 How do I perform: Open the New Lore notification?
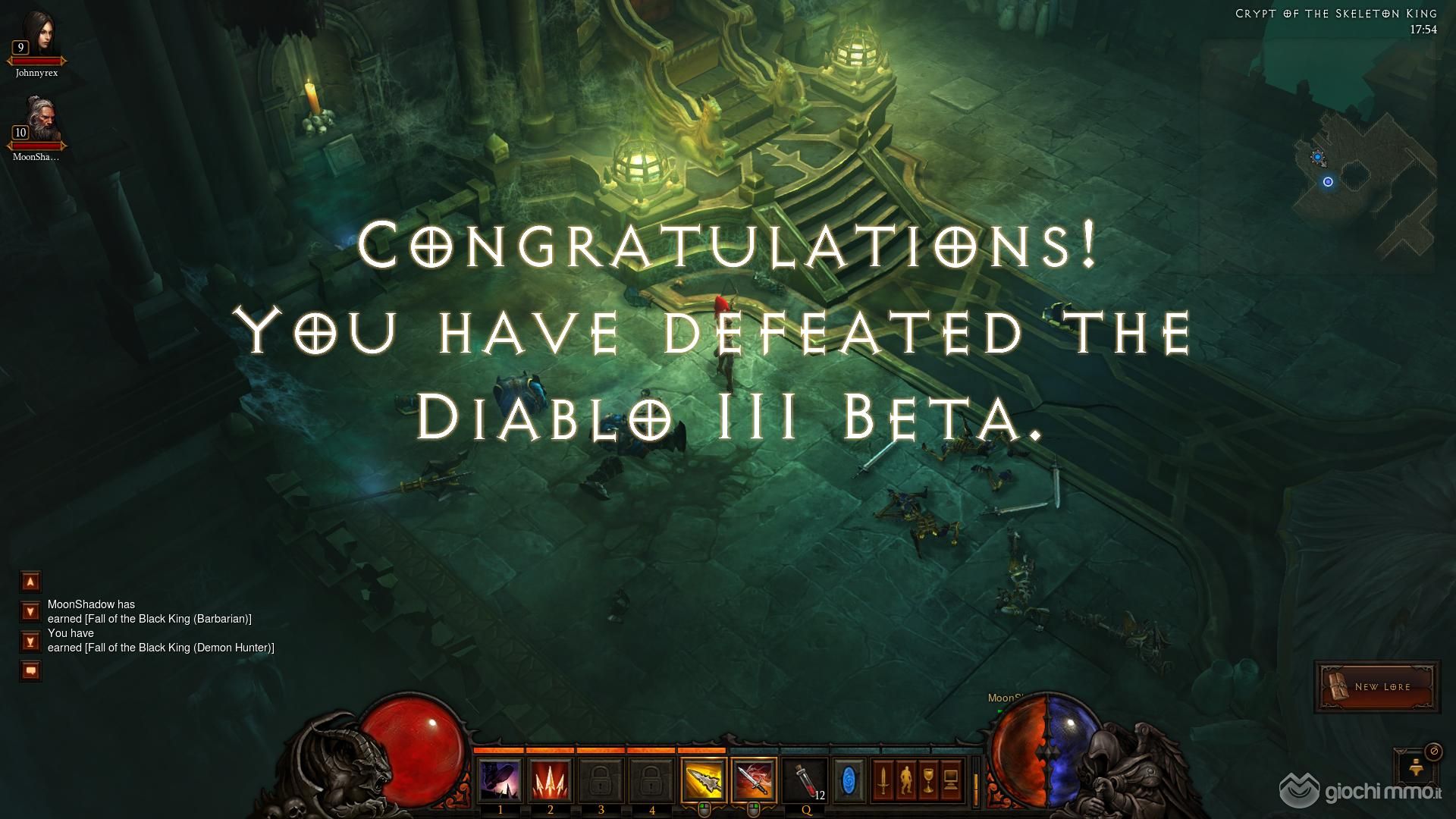[1377, 686]
